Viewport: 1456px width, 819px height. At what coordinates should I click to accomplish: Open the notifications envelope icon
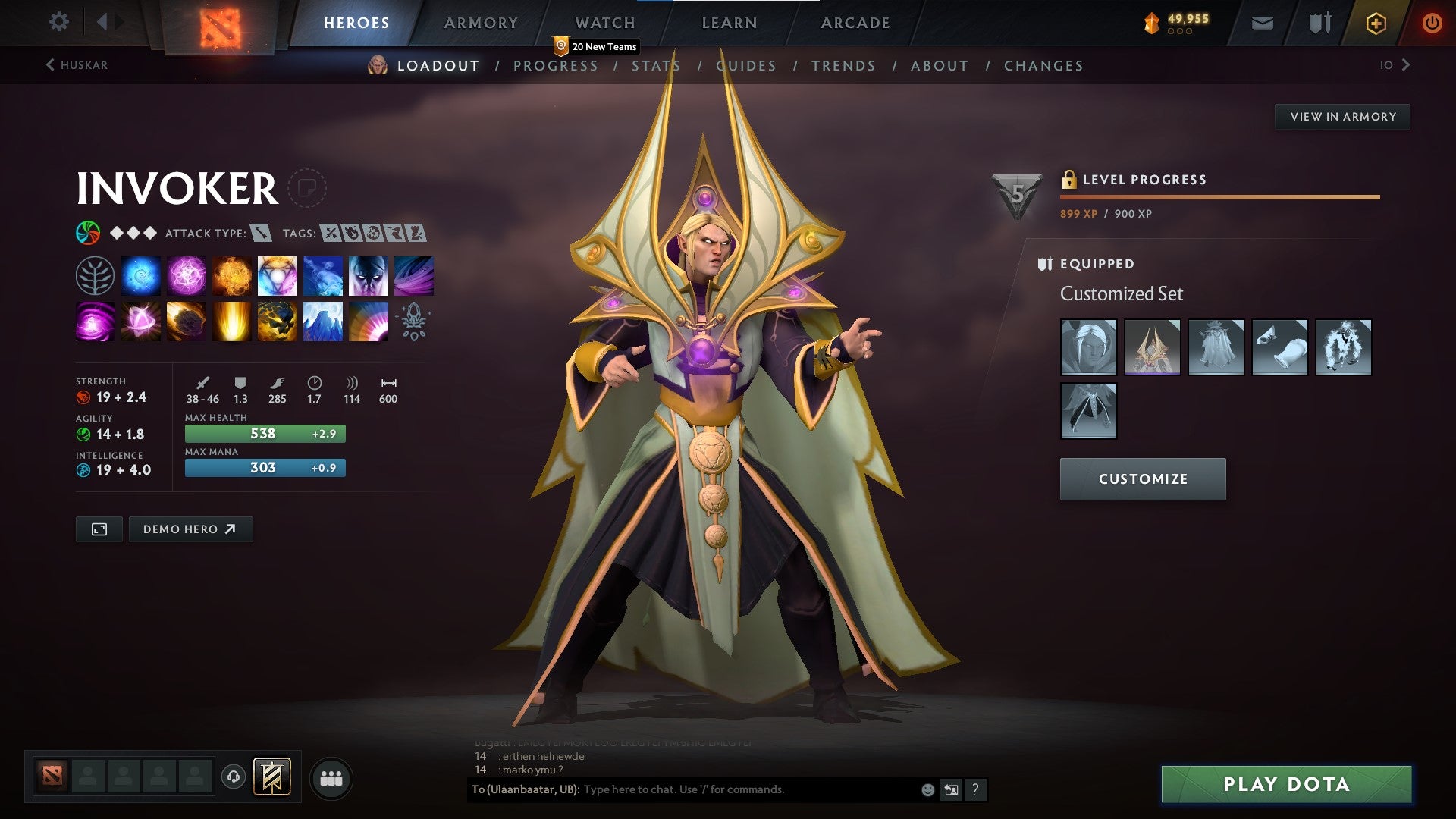(x=1262, y=23)
